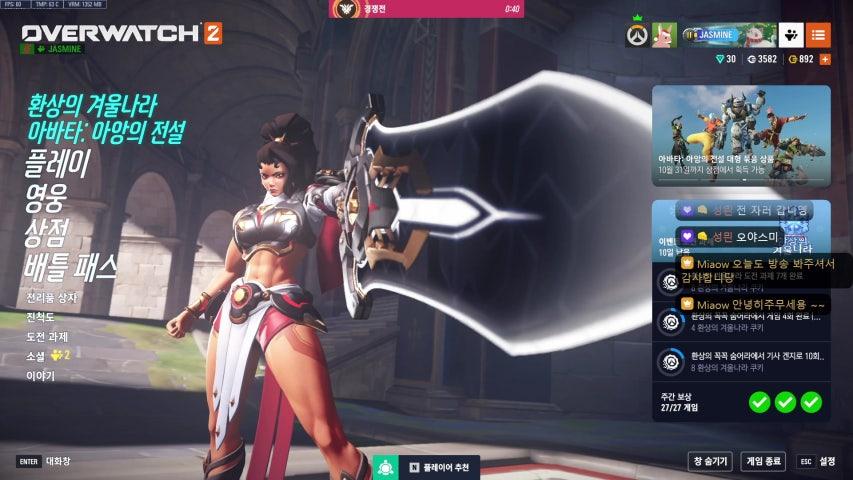
Task: Select the knight lance 10-times challenge row
Action: click(x=741, y=361)
